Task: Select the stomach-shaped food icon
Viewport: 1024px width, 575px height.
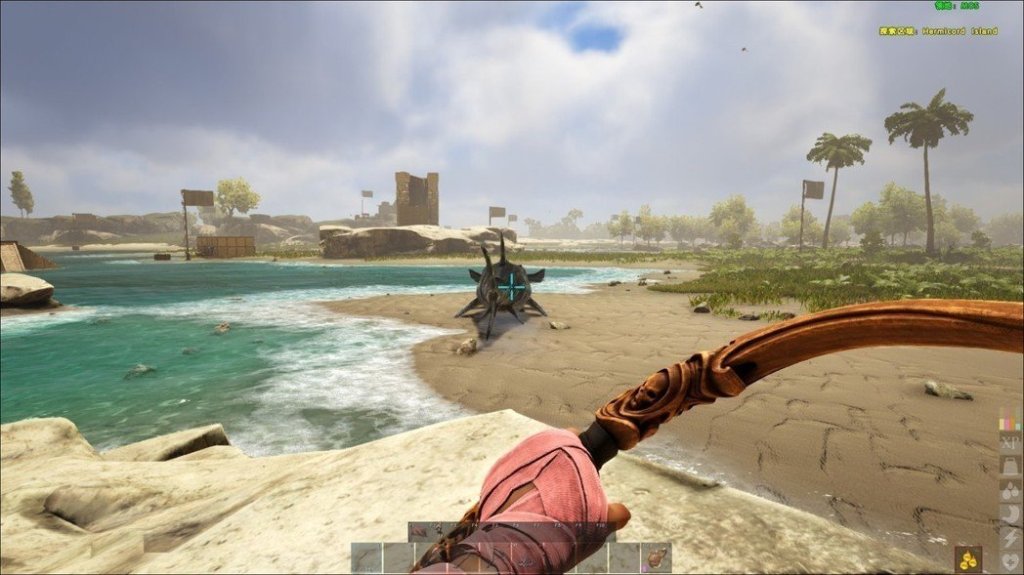Action: 1010,515
